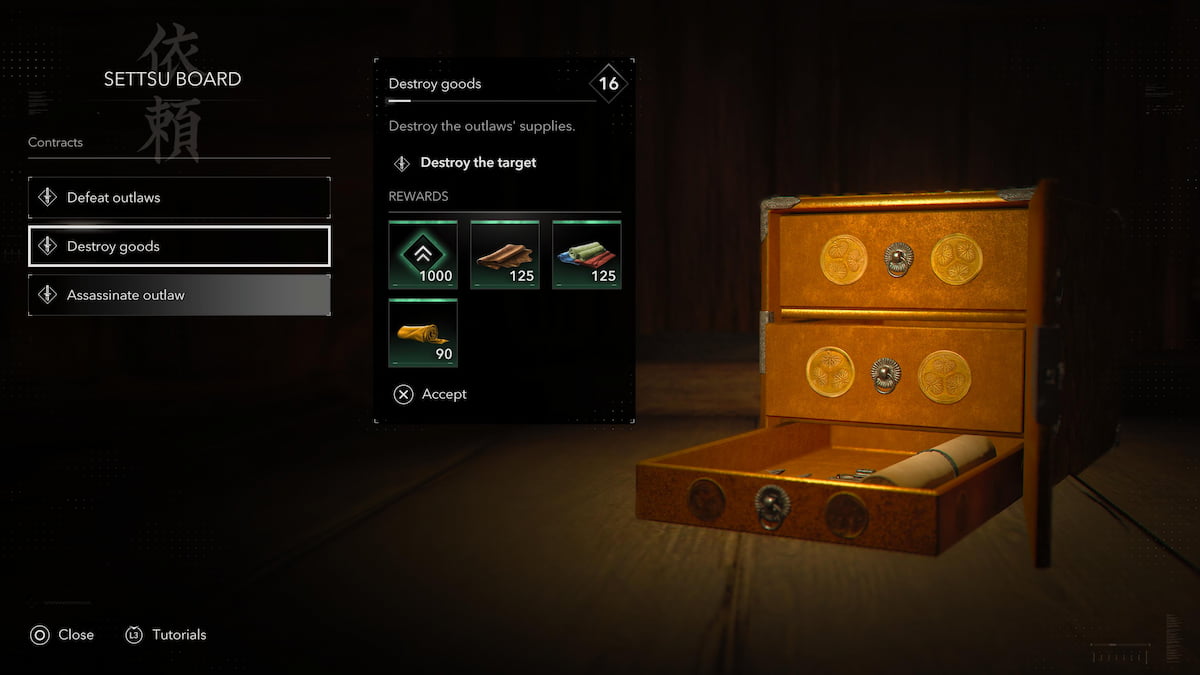Select the brown leather reward of 125
This screenshot has height=675, width=1200.
(505, 255)
